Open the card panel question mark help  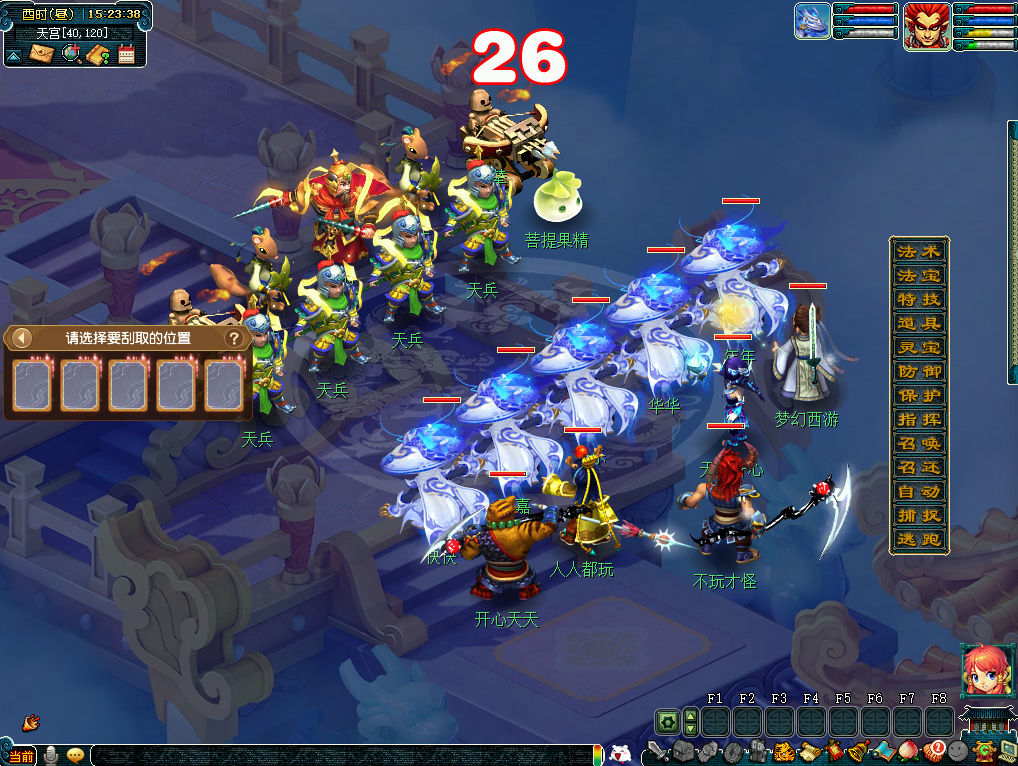[x=233, y=338]
